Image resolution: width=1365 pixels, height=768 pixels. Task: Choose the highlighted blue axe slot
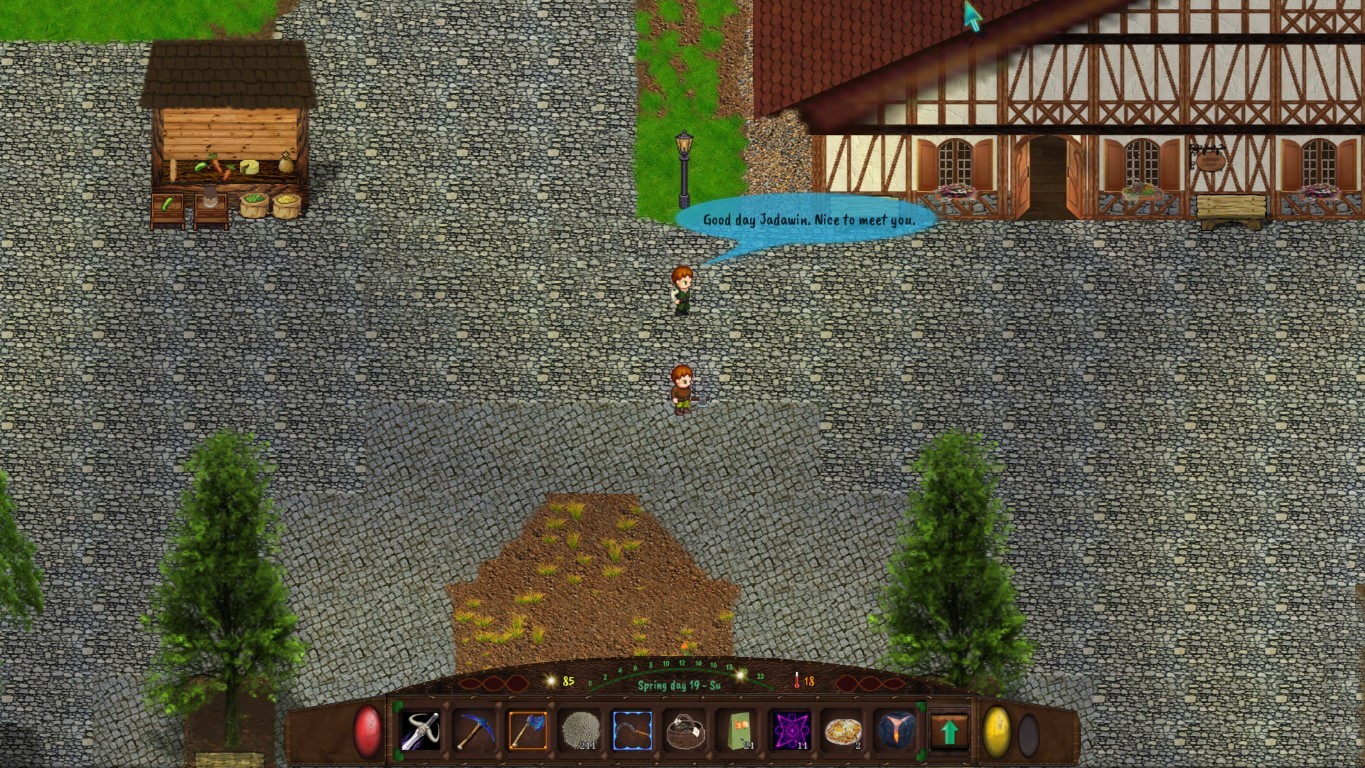[x=527, y=731]
